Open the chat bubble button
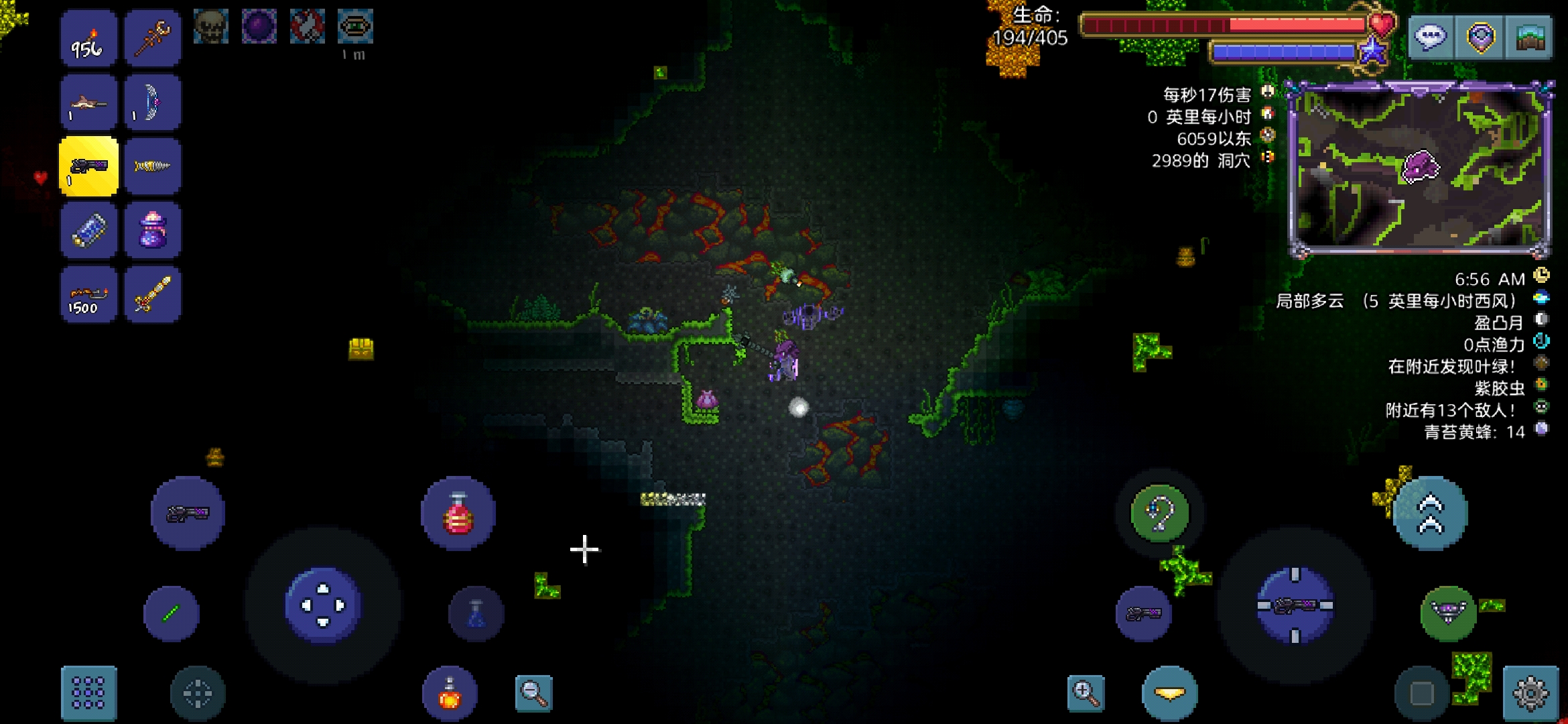1568x724 pixels. (x=1429, y=37)
